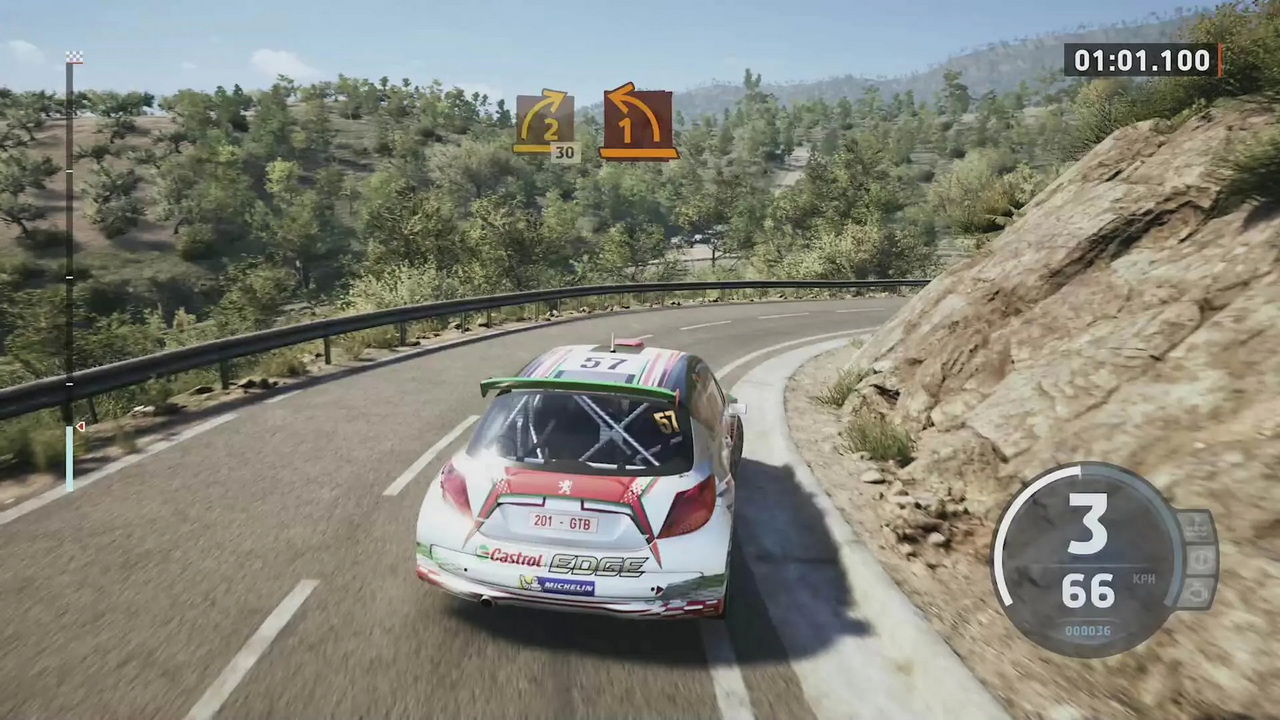Expand the distance label 30 under the pace note
Viewport: 1280px width, 720px height.
click(565, 152)
